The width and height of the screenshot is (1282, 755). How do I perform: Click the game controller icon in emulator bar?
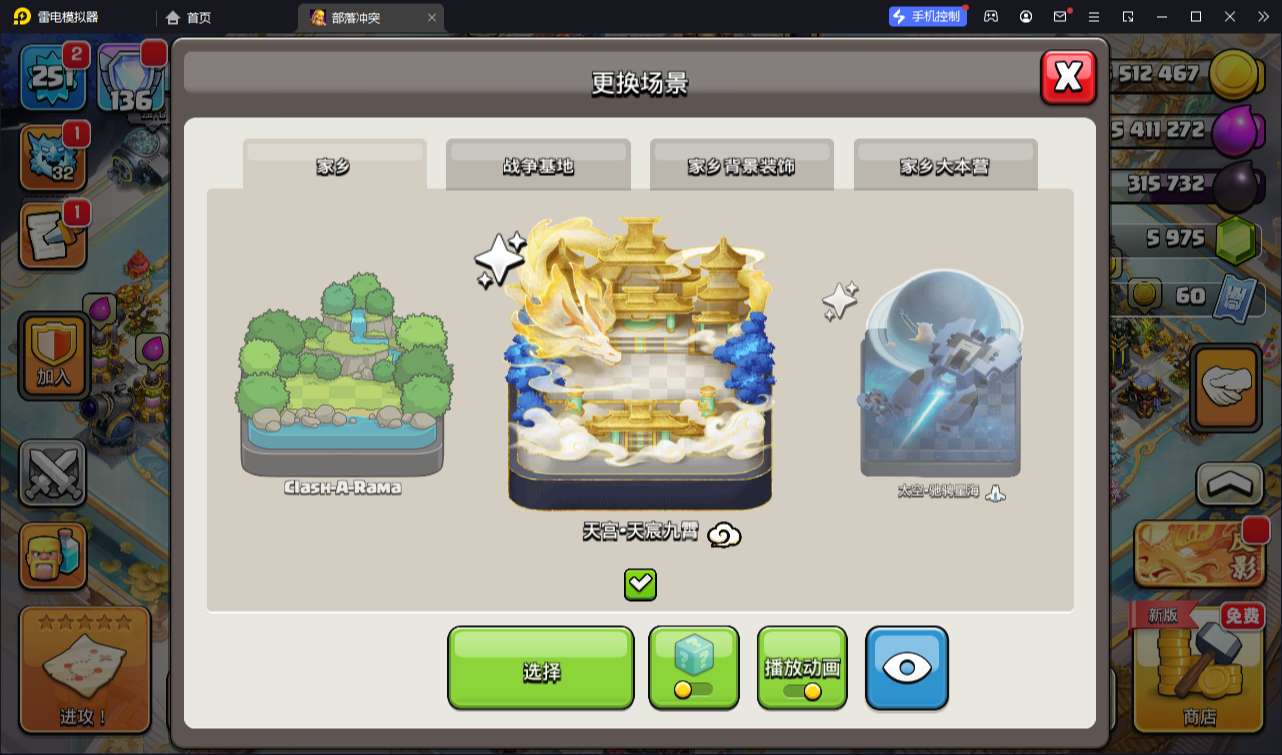[990, 16]
